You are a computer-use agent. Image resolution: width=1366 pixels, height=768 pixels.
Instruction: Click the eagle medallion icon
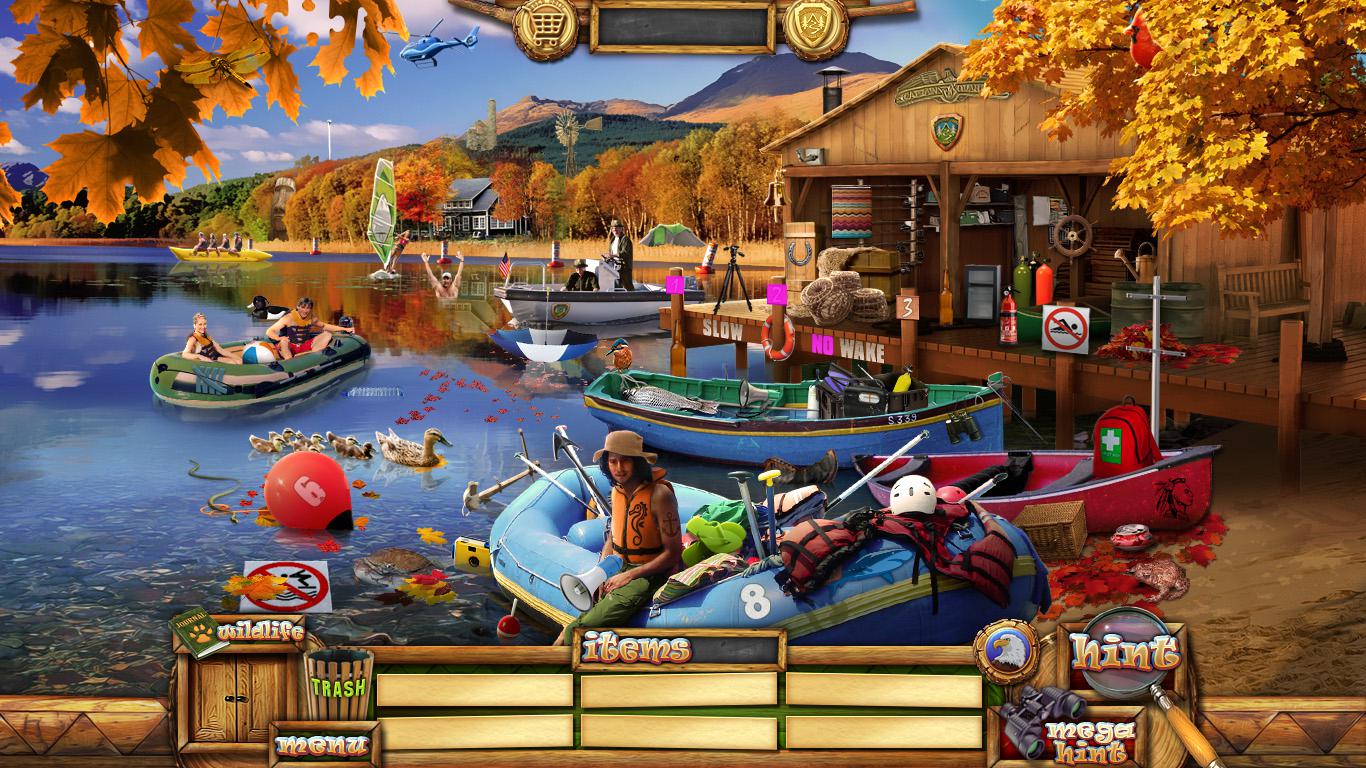click(1005, 651)
